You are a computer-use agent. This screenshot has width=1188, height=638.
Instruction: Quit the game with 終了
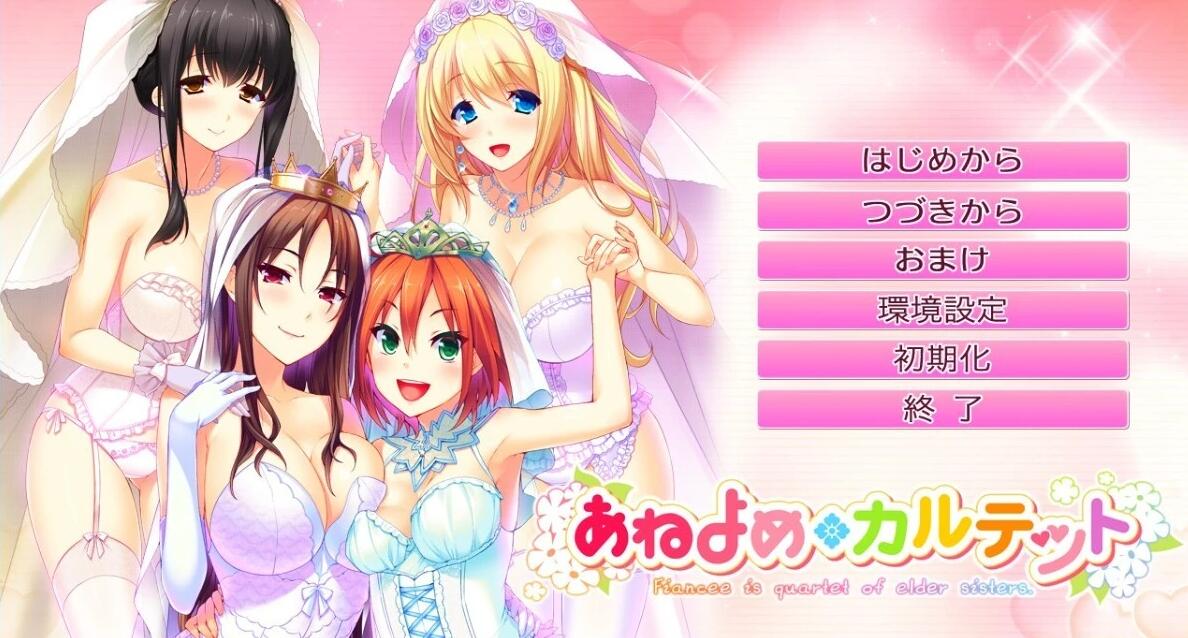tap(942, 409)
